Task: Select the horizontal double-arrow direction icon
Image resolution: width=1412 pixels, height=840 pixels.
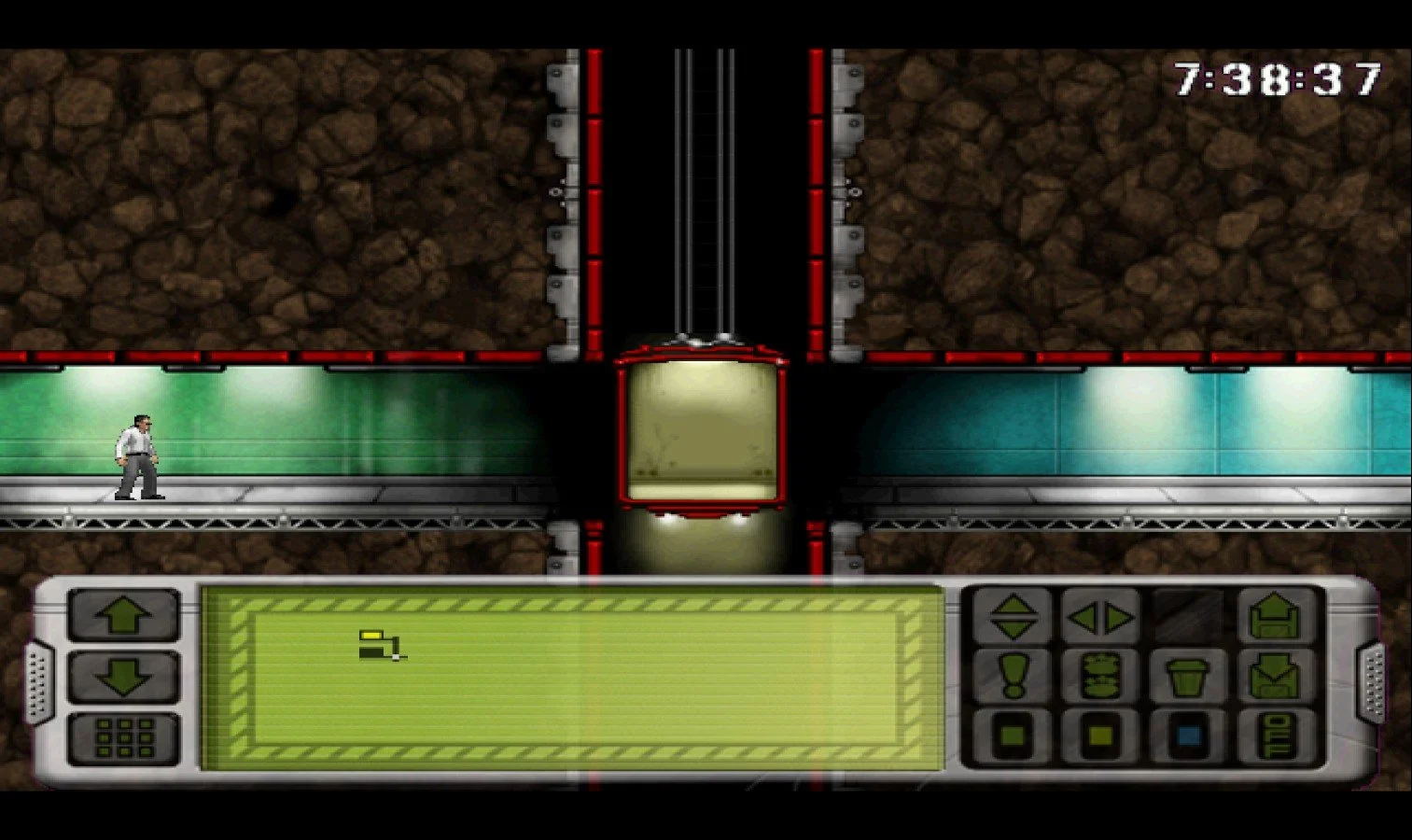Action: [x=1101, y=619]
